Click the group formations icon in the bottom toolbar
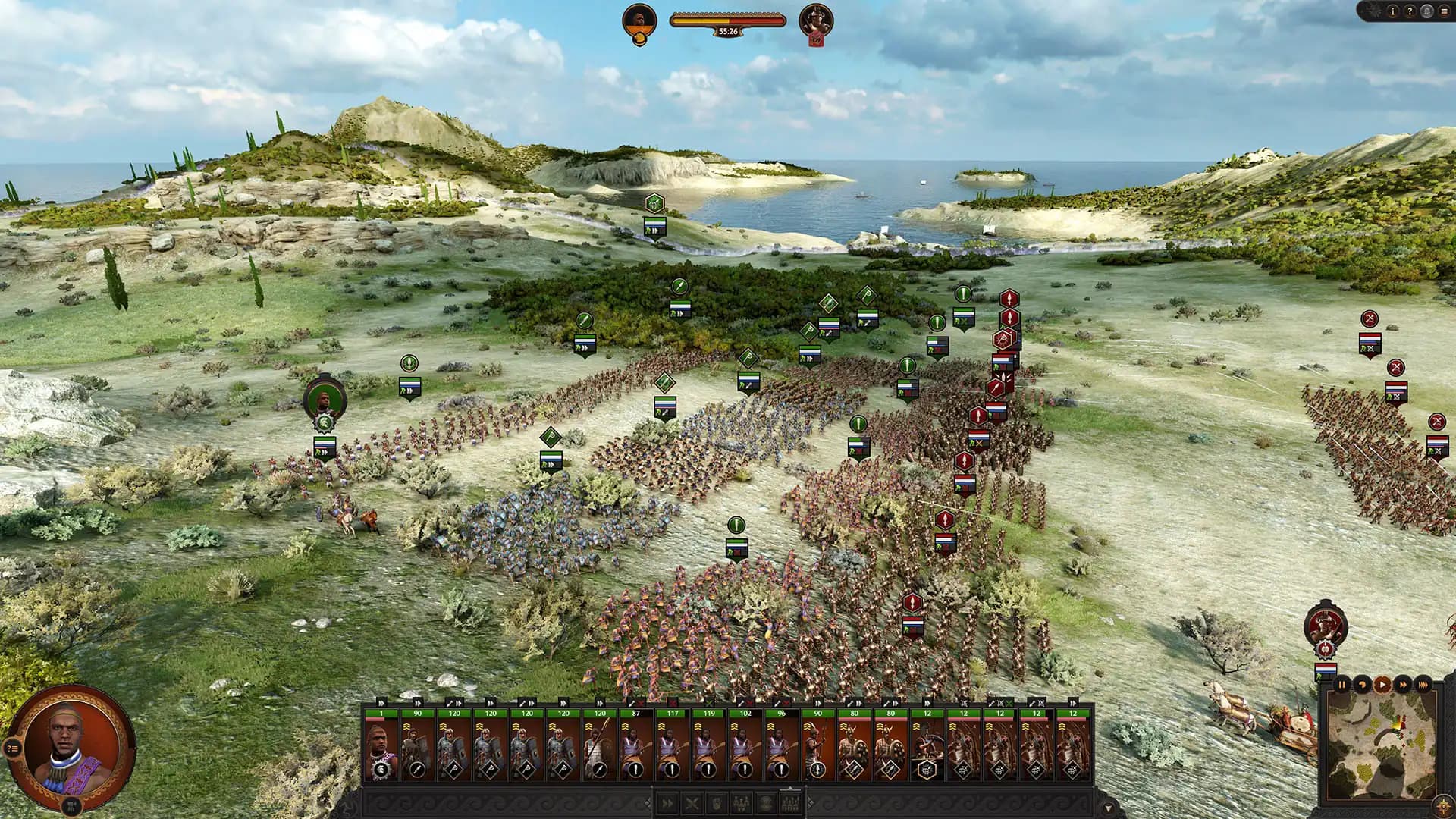 pyautogui.click(x=791, y=802)
